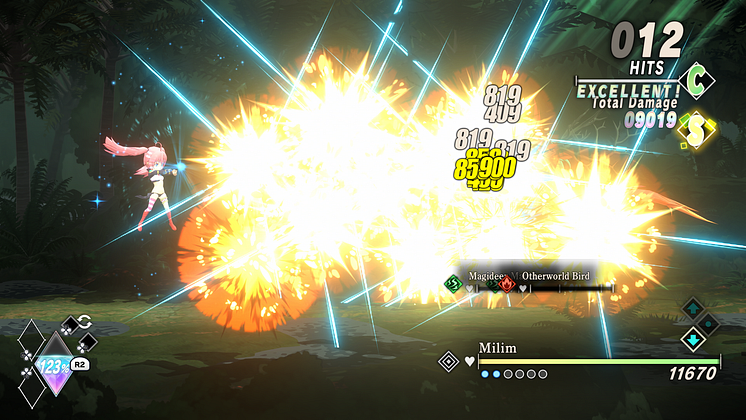746x420 pixels.
Task: Click the green C rank diamond
Action: [693, 77]
